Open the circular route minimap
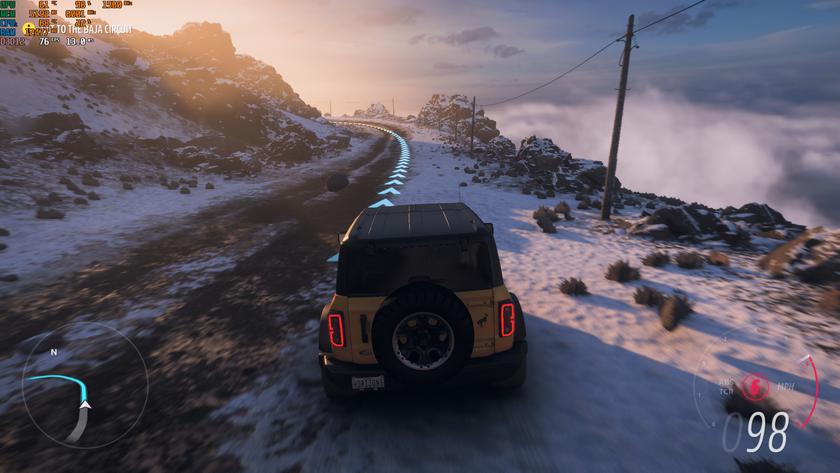This screenshot has width=840, height=473. (x=83, y=386)
